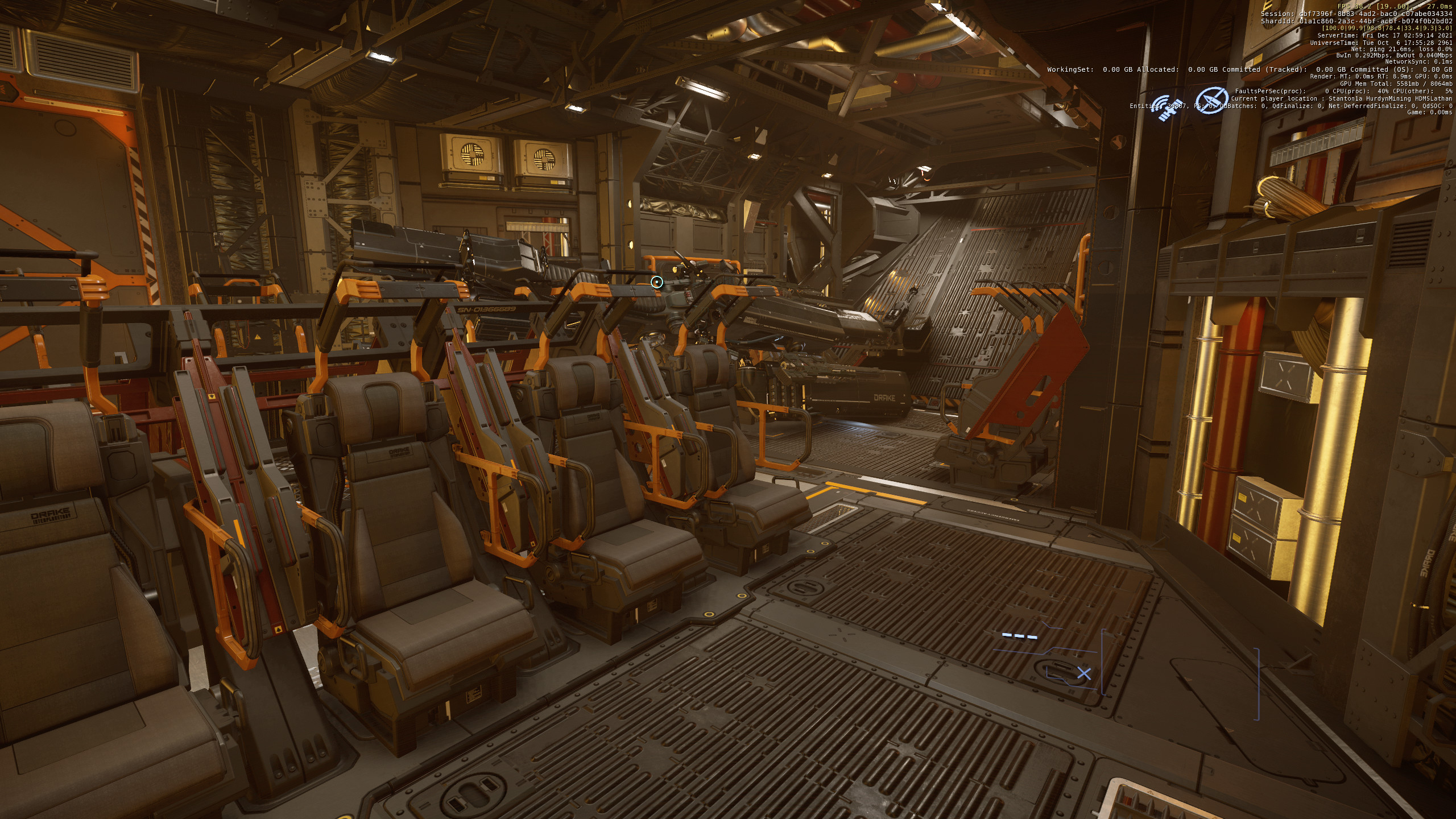Click the empty weapon X indicator
Viewport: 1456px width, 819px height.
click(x=1084, y=673)
